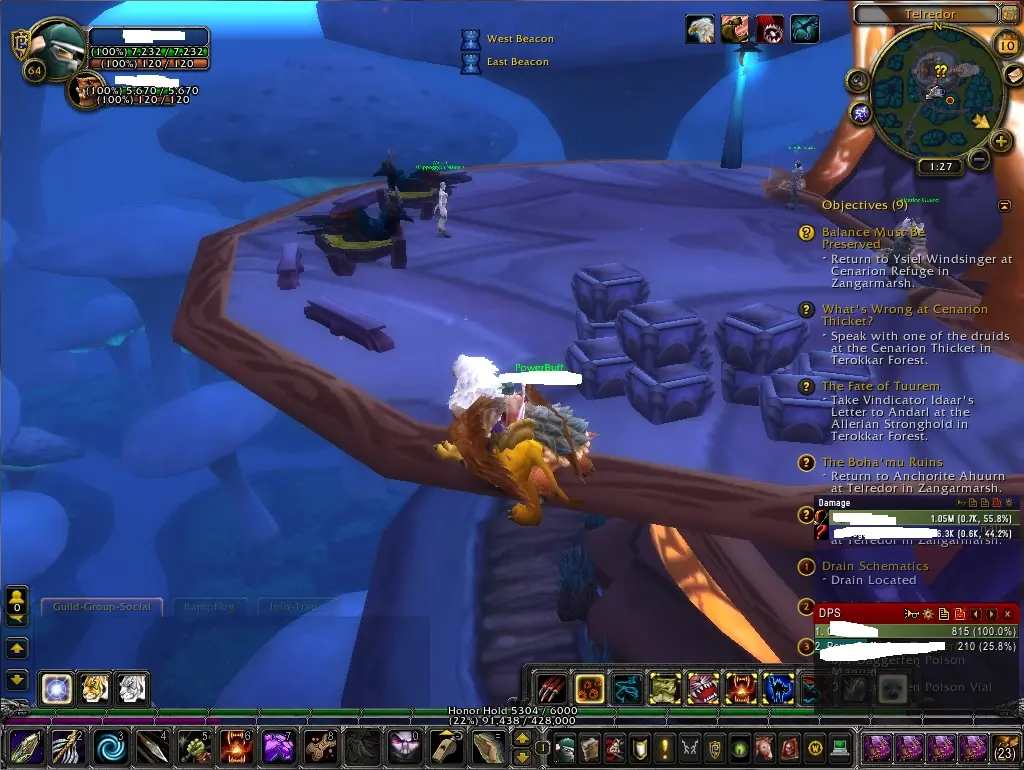Select the Balance Must Be Preserved quest
The image size is (1024, 770).
click(x=873, y=238)
